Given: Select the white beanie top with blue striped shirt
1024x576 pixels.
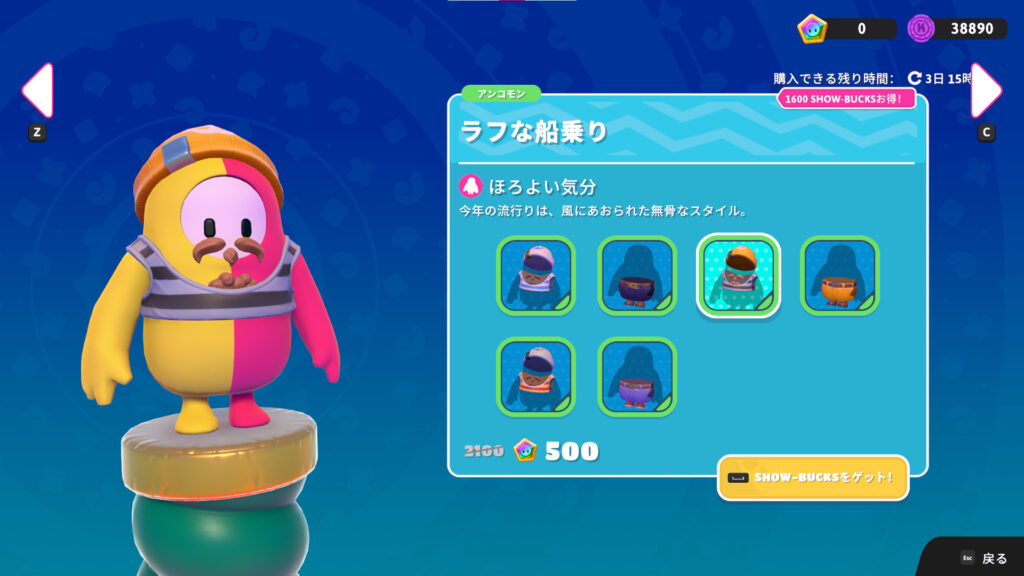Looking at the screenshot, I should pos(536,275).
